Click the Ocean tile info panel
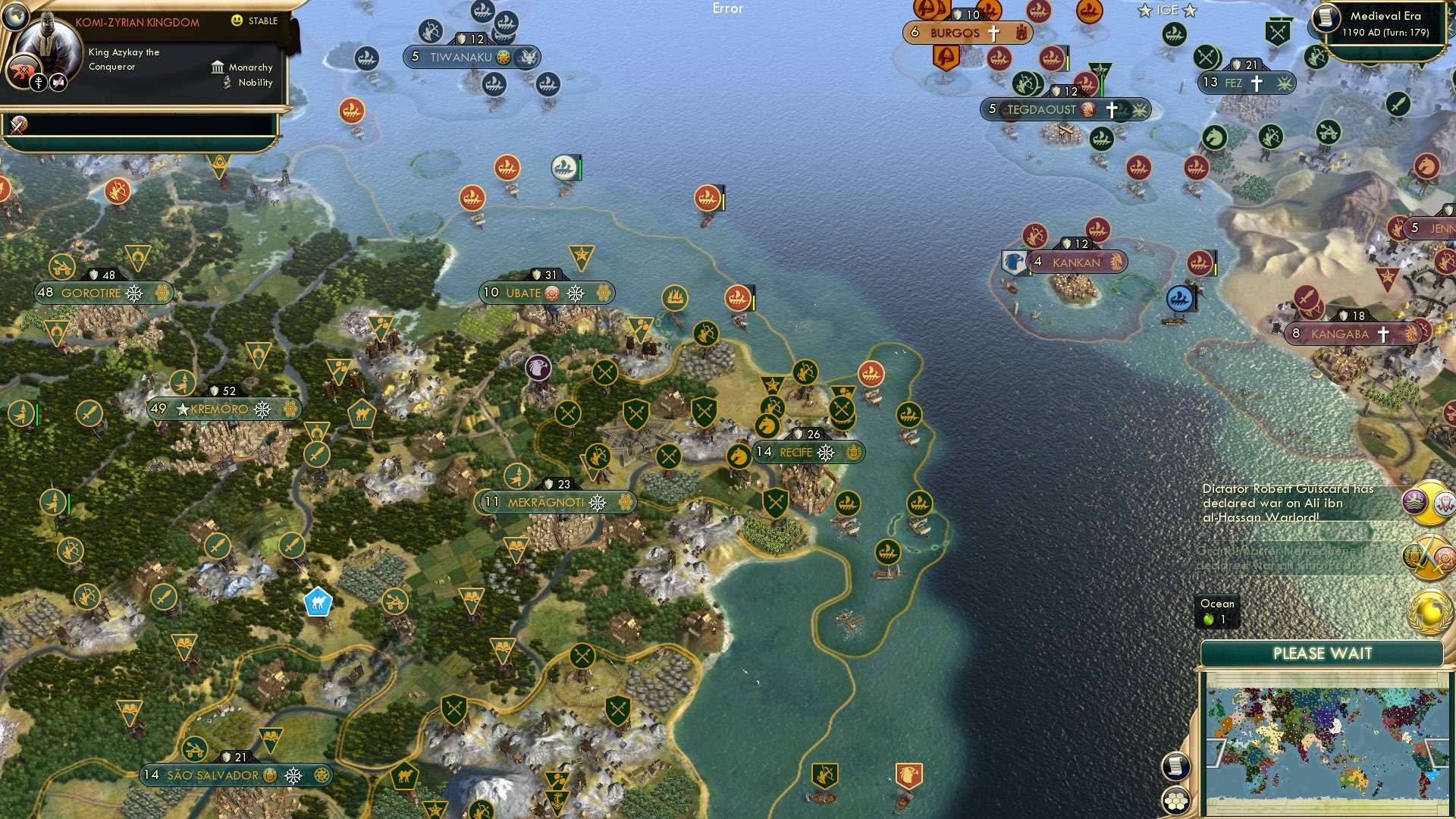The image size is (1456, 819). coord(1217,610)
